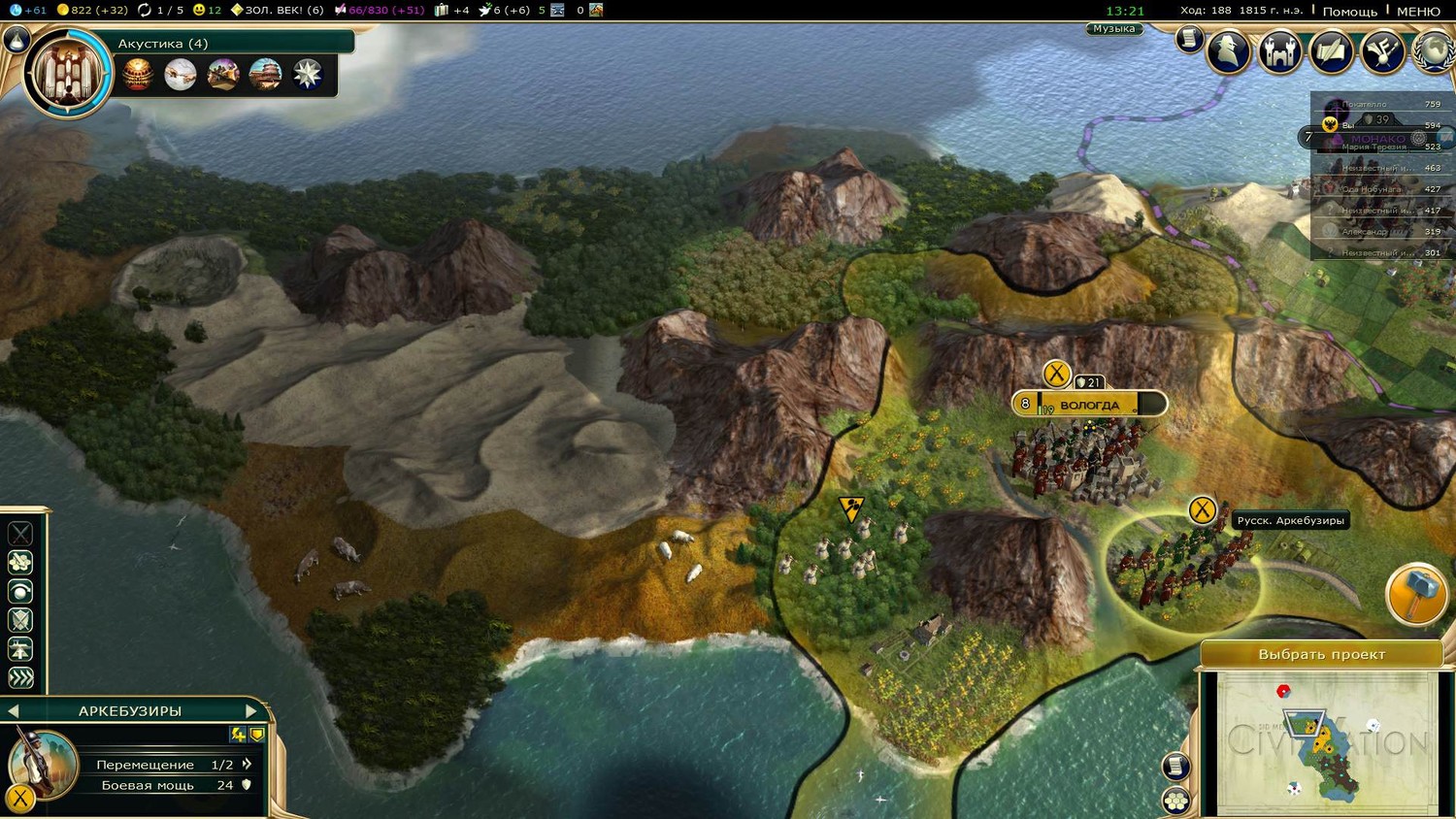Screen dimensions: 1456x819
Task: Open the hex grid map options button
Action: [1176, 801]
